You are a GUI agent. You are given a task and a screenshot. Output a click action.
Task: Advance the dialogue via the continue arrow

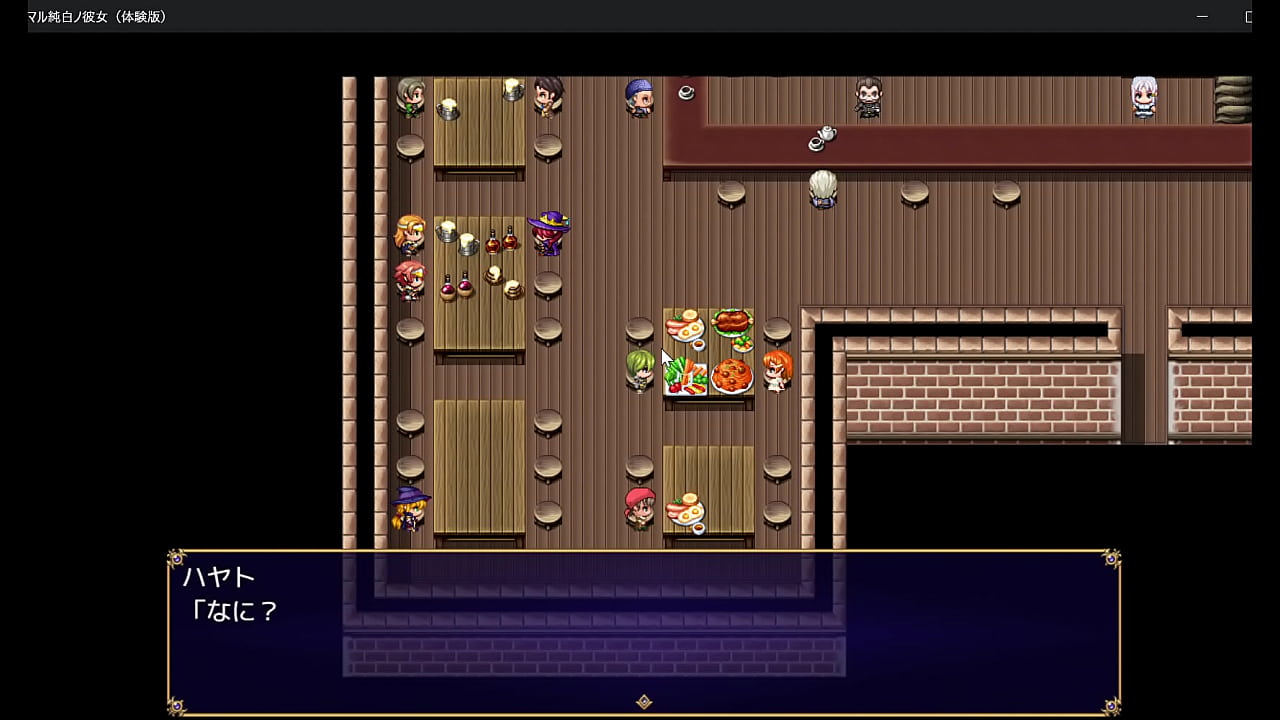[x=644, y=702]
